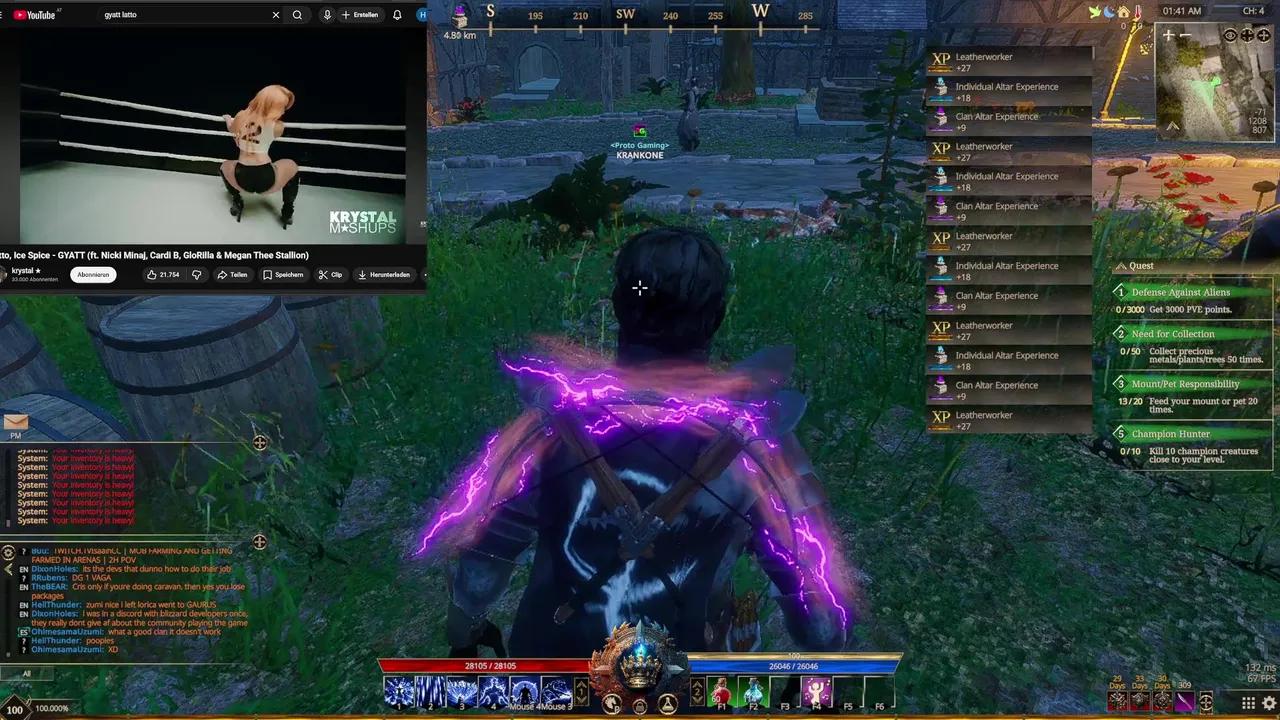Click the lock icon below the crown emblem
This screenshot has width=1280, height=720.
640,706
